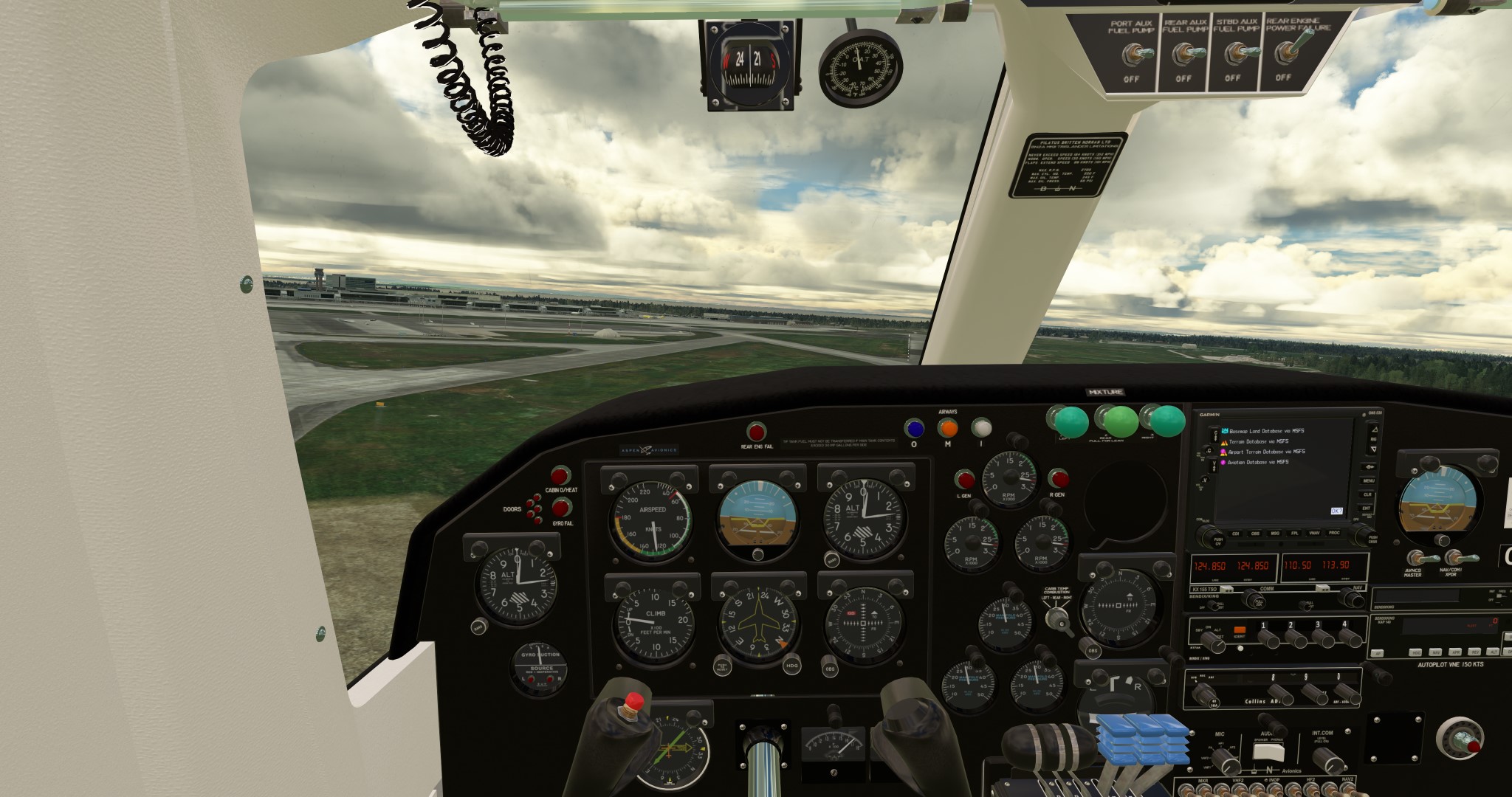Flip the Port Aux Fuel Pump switch
Viewport: 1512px width, 797px height.
click(x=1132, y=55)
